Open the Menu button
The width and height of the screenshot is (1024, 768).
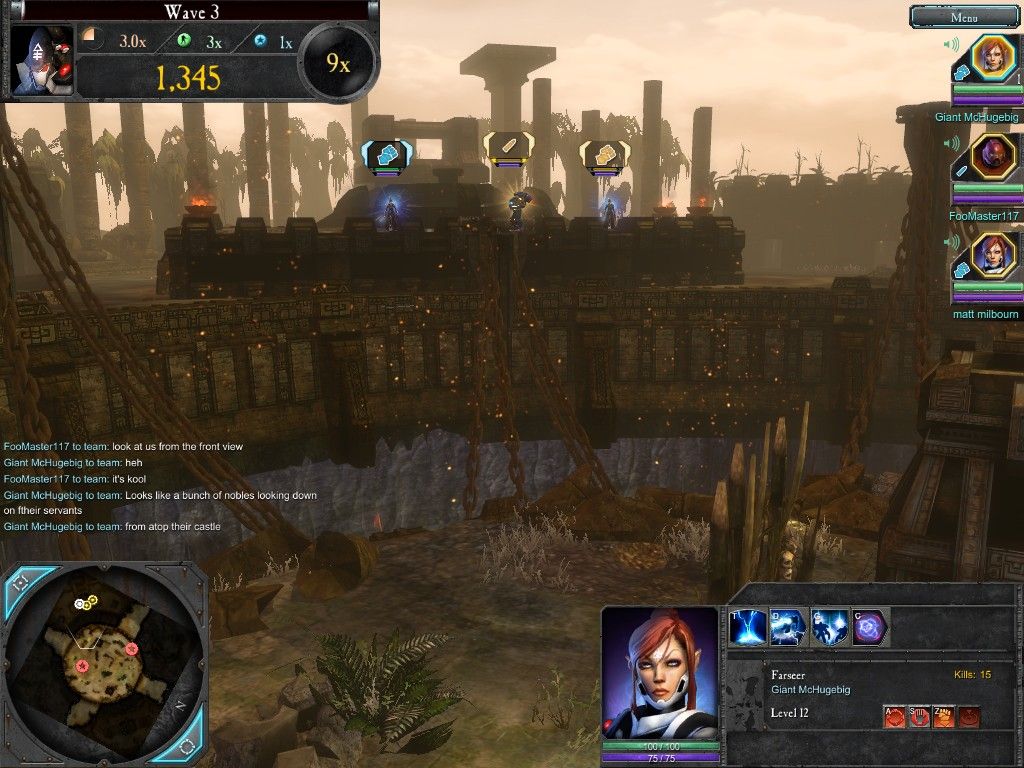point(964,16)
